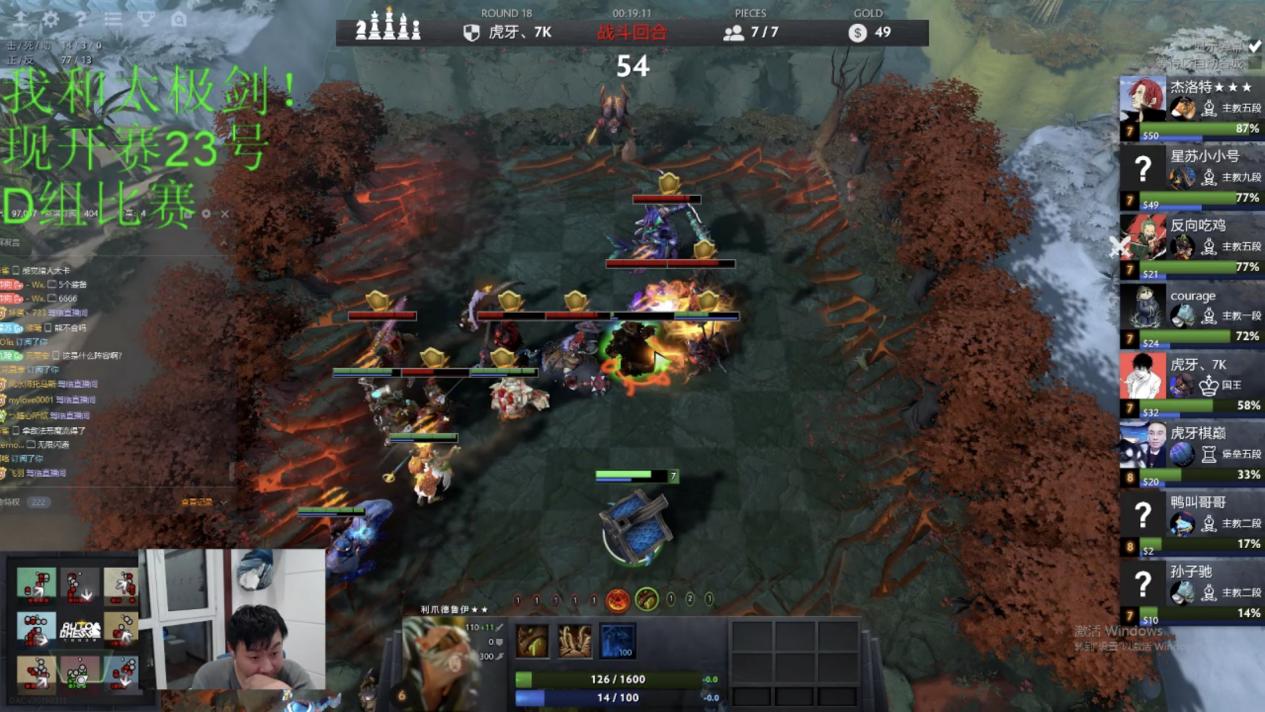Image resolution: width=1265 pixels, height=712 pixels.
Task: Open the trophy icon in top bar
Action: pyautogui.click(x=145, y=19)
